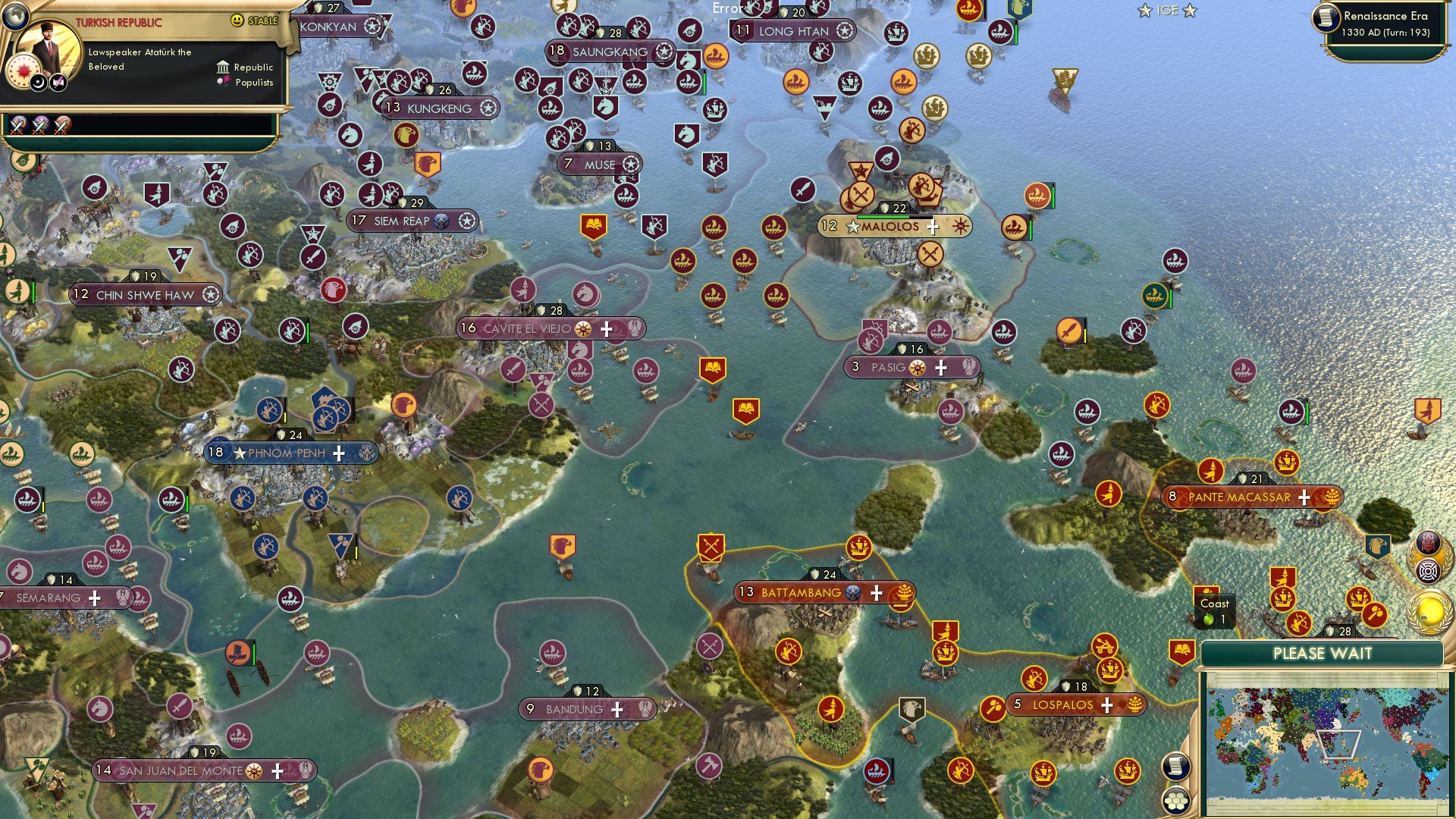Click the purple compass victory icon at right edge
1456x819 pixels.
point(1428,570)
